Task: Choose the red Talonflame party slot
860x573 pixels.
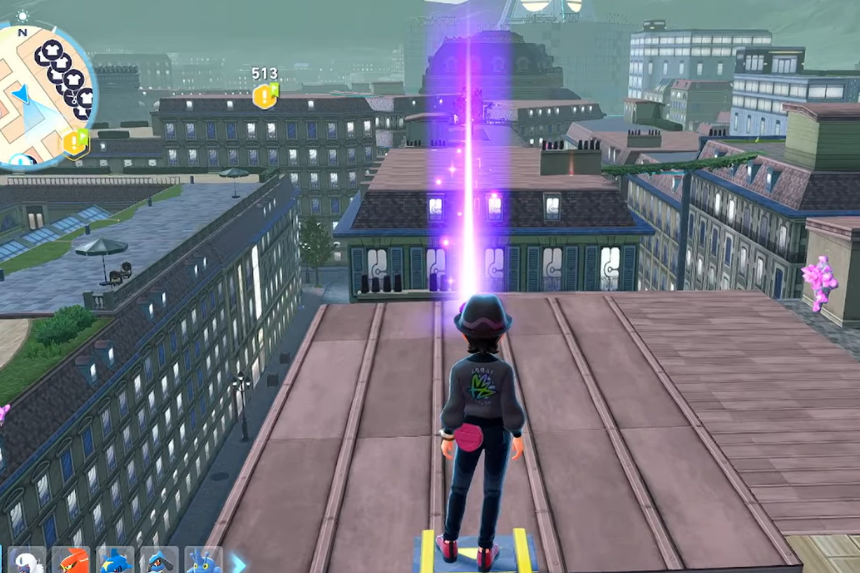Action: pyautogui.click(x=71, y=561)
